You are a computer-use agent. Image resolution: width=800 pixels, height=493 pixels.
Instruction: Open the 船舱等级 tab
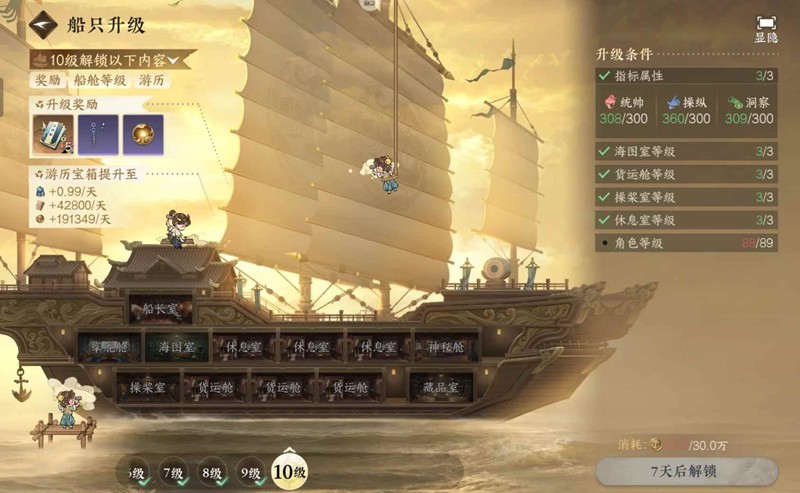click(100, 80)
